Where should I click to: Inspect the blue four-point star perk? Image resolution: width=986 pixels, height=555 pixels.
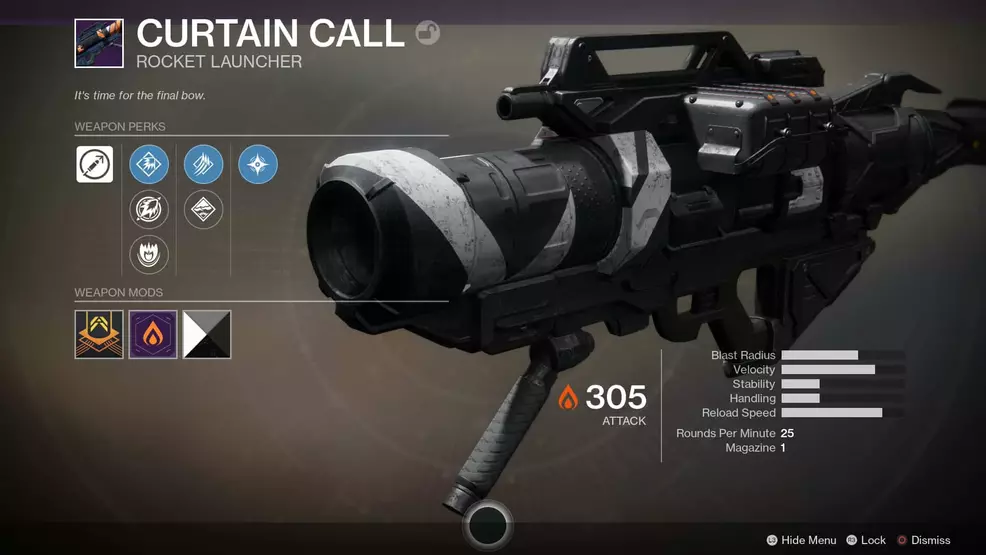258,164
